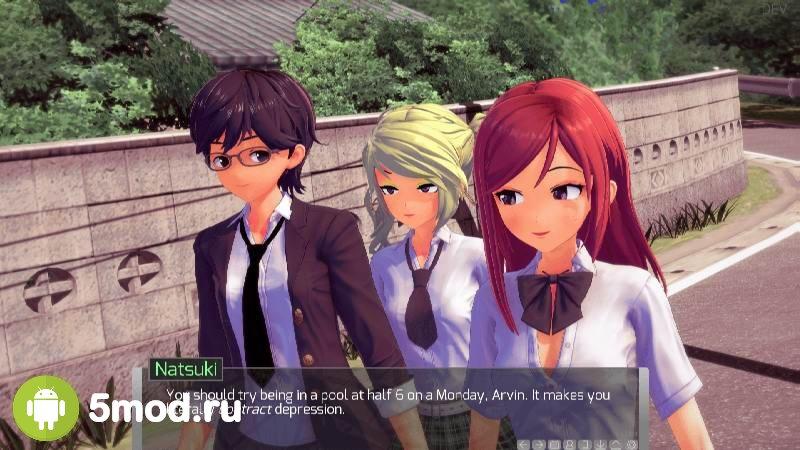
Task: Advance Natsuki's dialogue text box
Action: (400, 400)
